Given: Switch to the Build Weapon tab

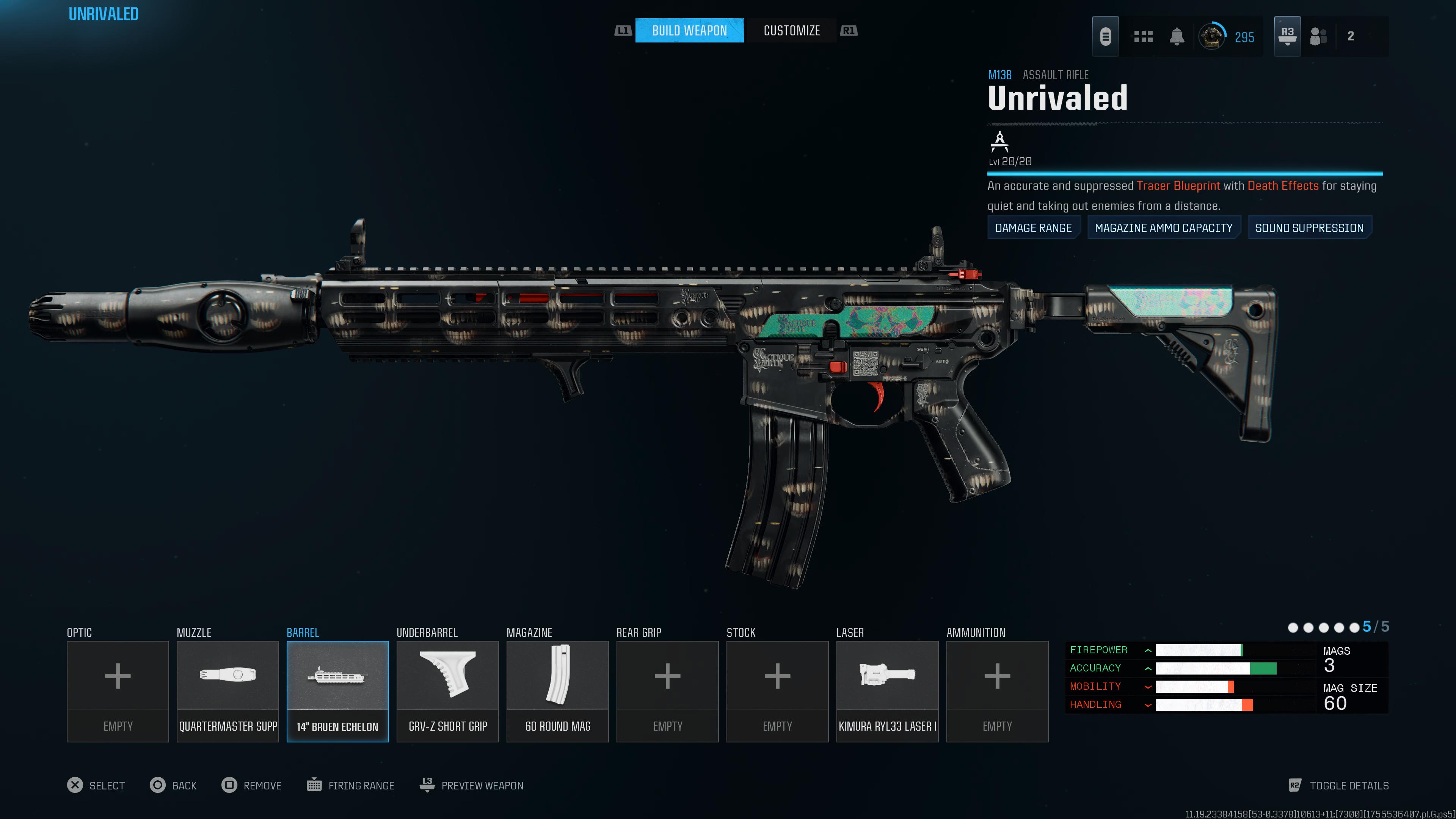Looking at the screenshot, I should click(689, 30).
